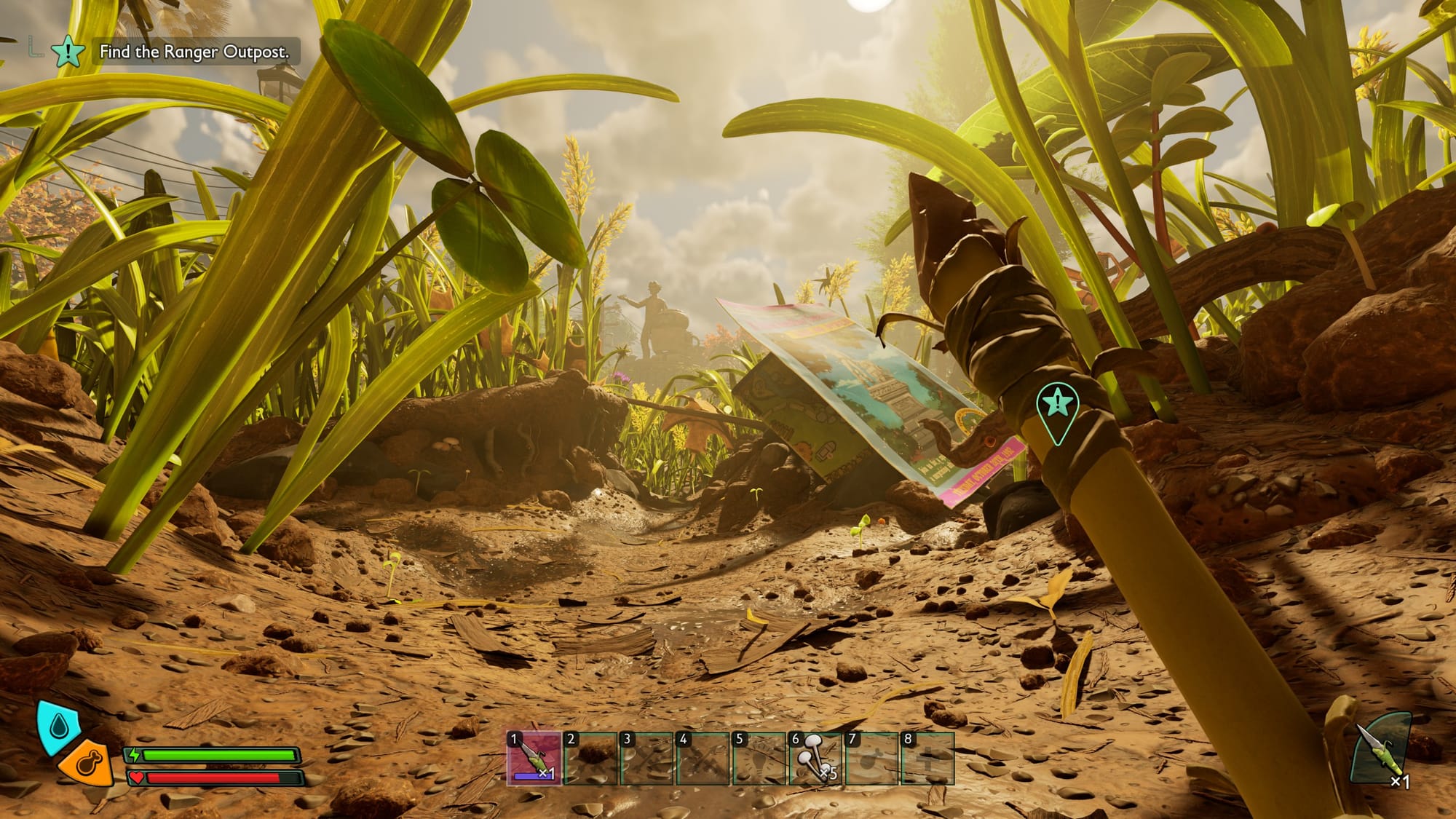Choose the empty canteen hotbar slot 7

click(x=871, y=759)
